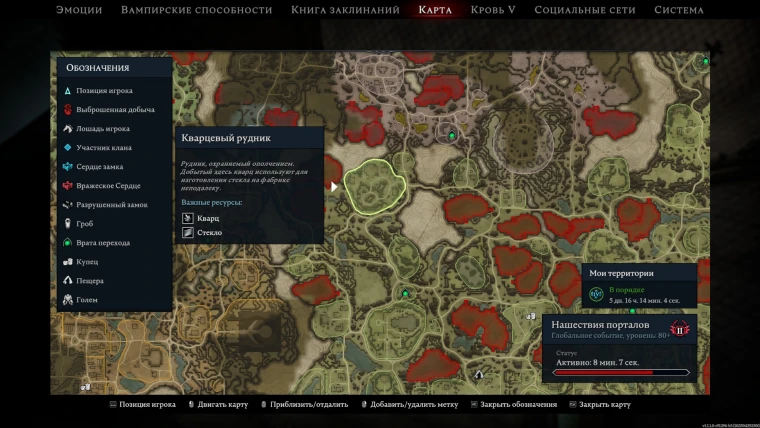Choose the Врата перехода legend entry
Viewport: 760px width, 428px height.
coord(102,243)
